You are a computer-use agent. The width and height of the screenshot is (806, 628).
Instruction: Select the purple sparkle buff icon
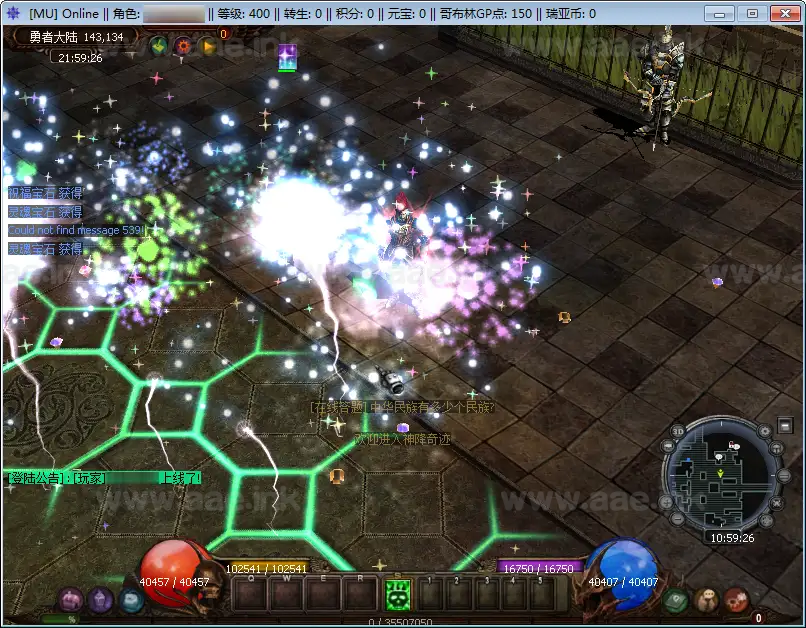point(287,57)
